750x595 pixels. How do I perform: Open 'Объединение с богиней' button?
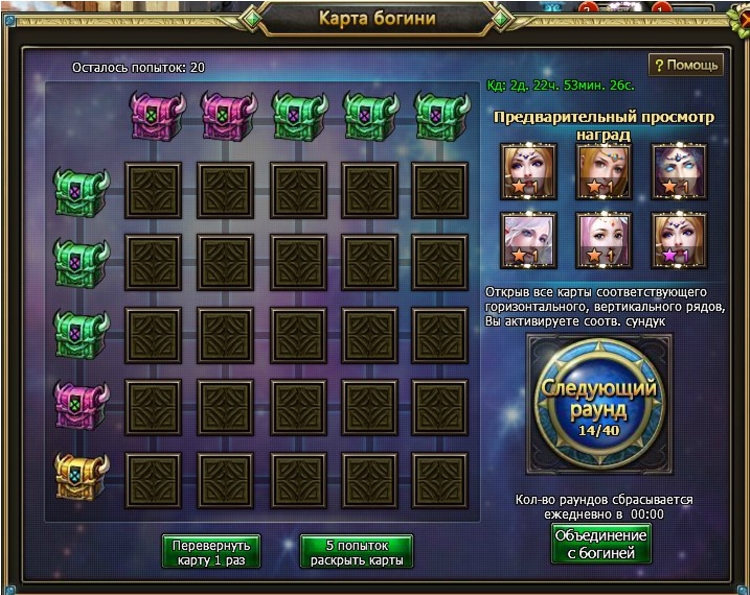pos(601,543)
